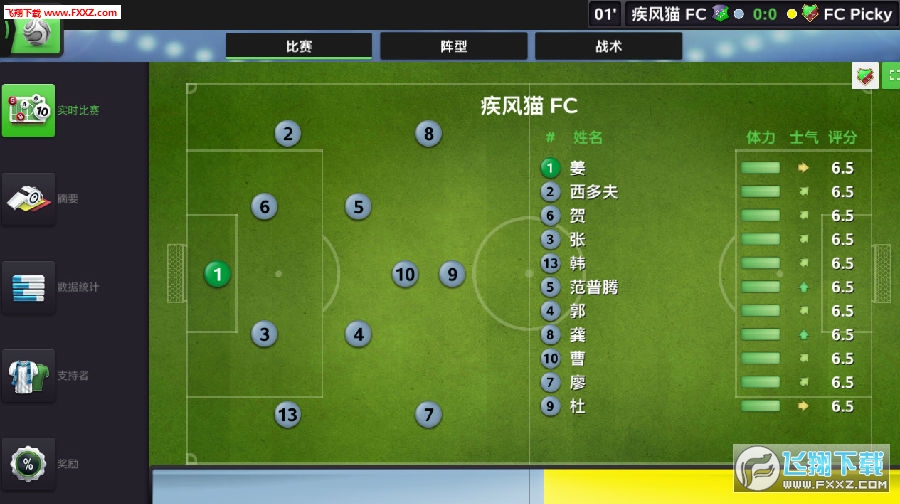Screen dimensions: 900x504
Task: Show the 摘要 summary with whistle icon
Action: (x=29, y=198)
